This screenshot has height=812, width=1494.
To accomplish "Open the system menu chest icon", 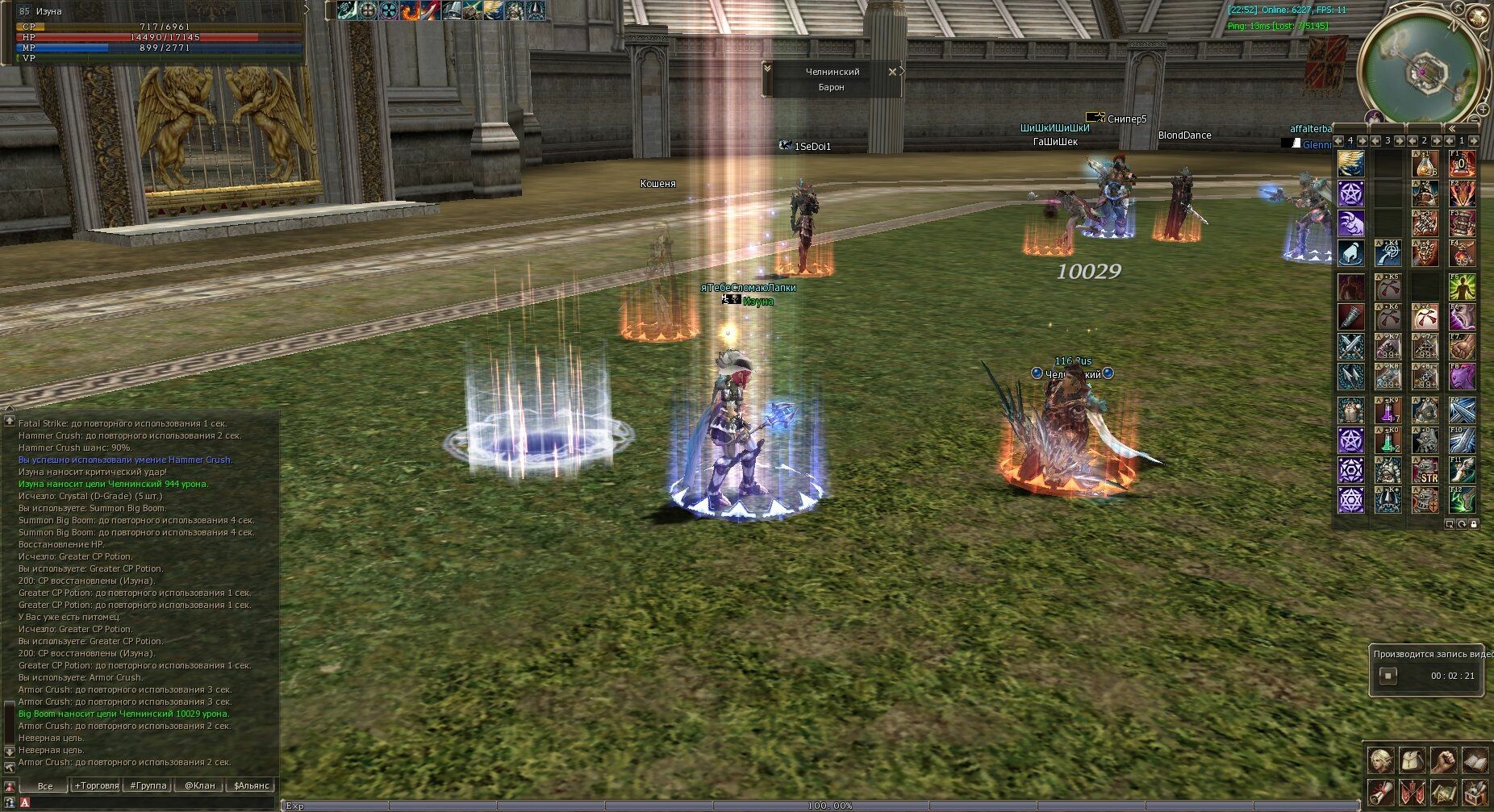I will [x=1475, y=792].
